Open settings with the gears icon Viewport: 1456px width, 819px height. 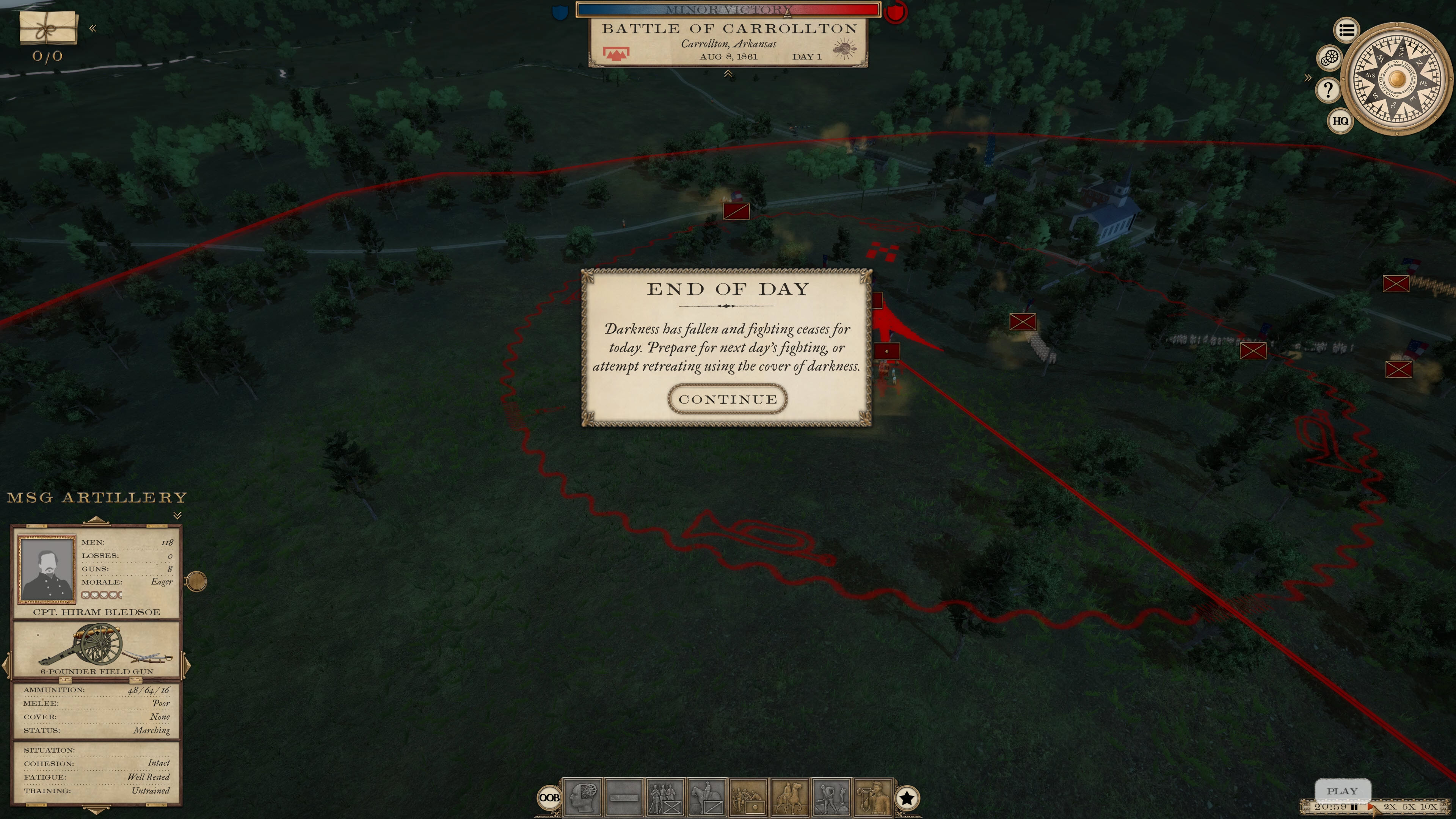point(1330,58)
